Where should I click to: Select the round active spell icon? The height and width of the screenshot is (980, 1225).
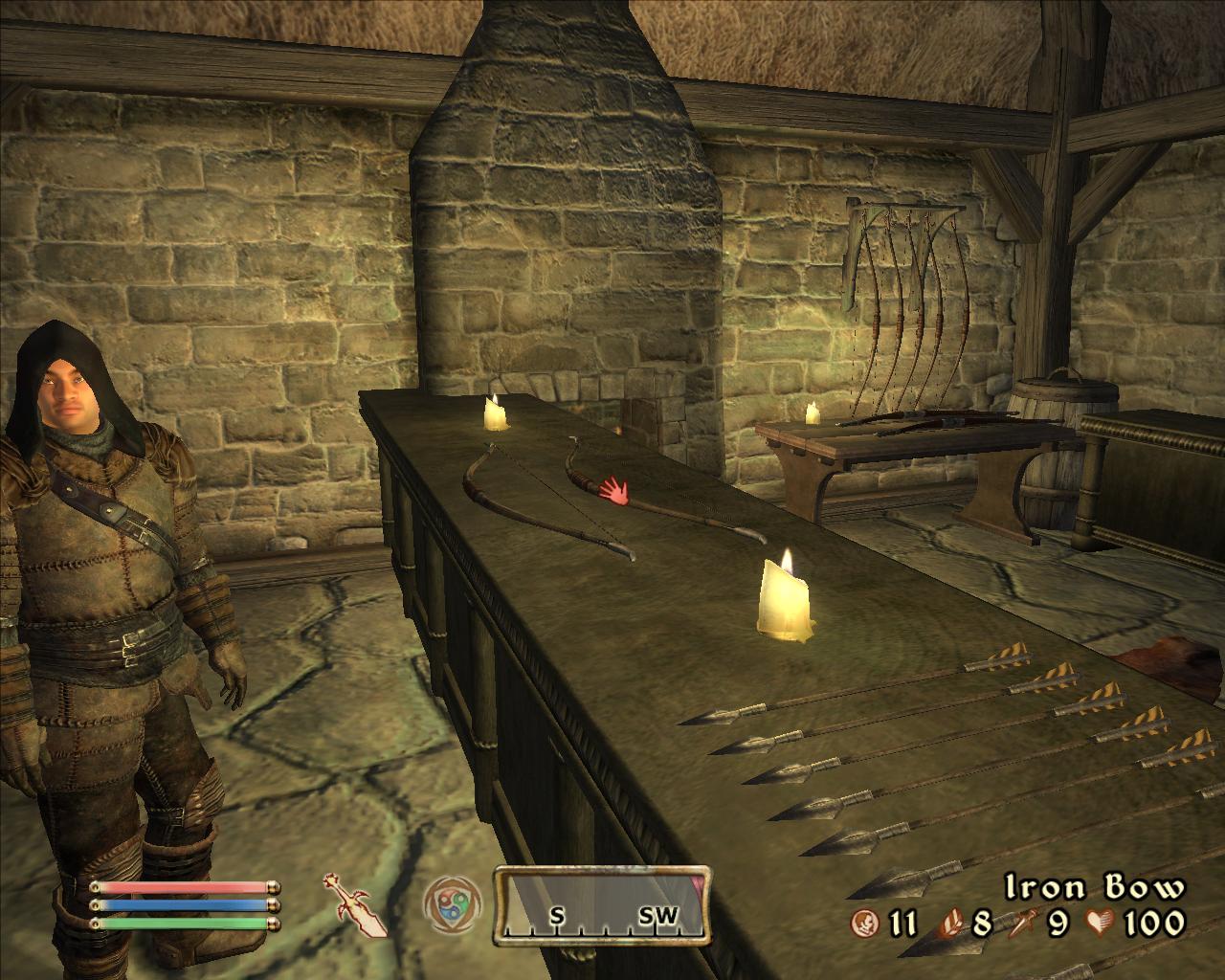pos(448,902)
